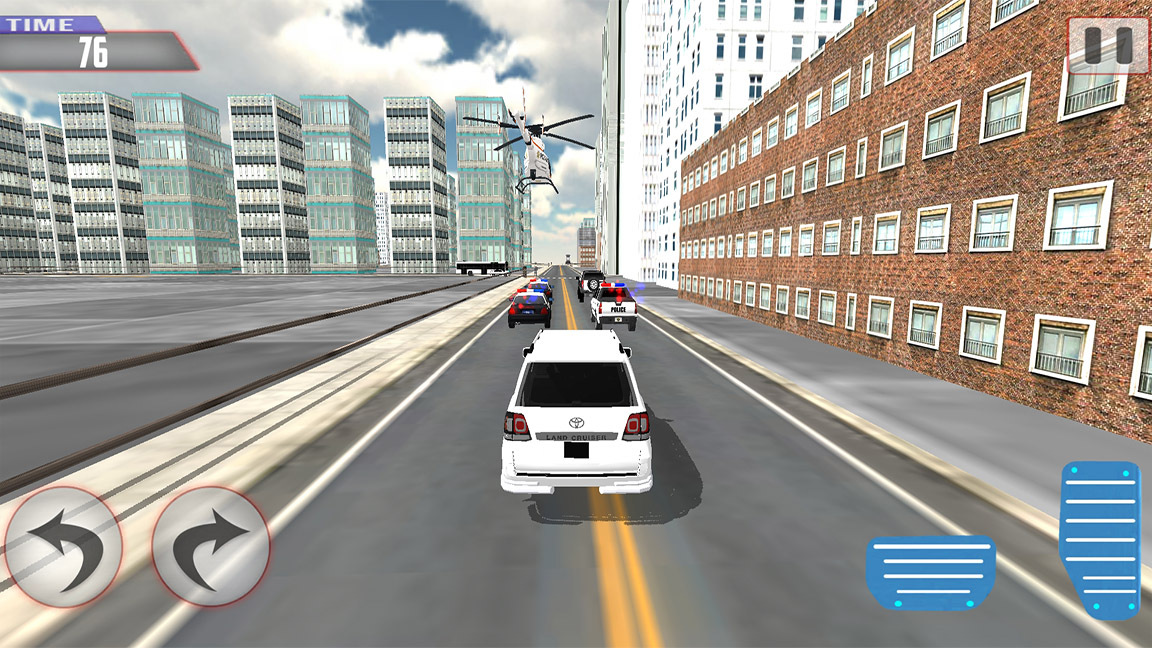Steer right with the right arrow button
1152x648 pixels.
(211, 545)
